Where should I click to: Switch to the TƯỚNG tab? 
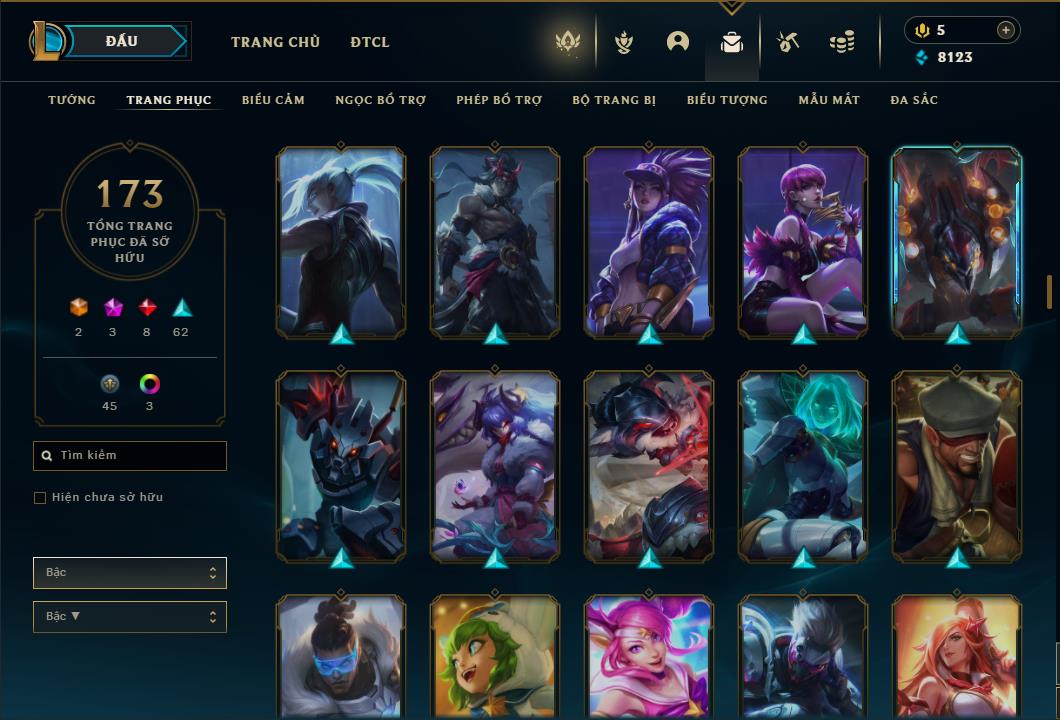pyautogui.click(x=72, y=100)
